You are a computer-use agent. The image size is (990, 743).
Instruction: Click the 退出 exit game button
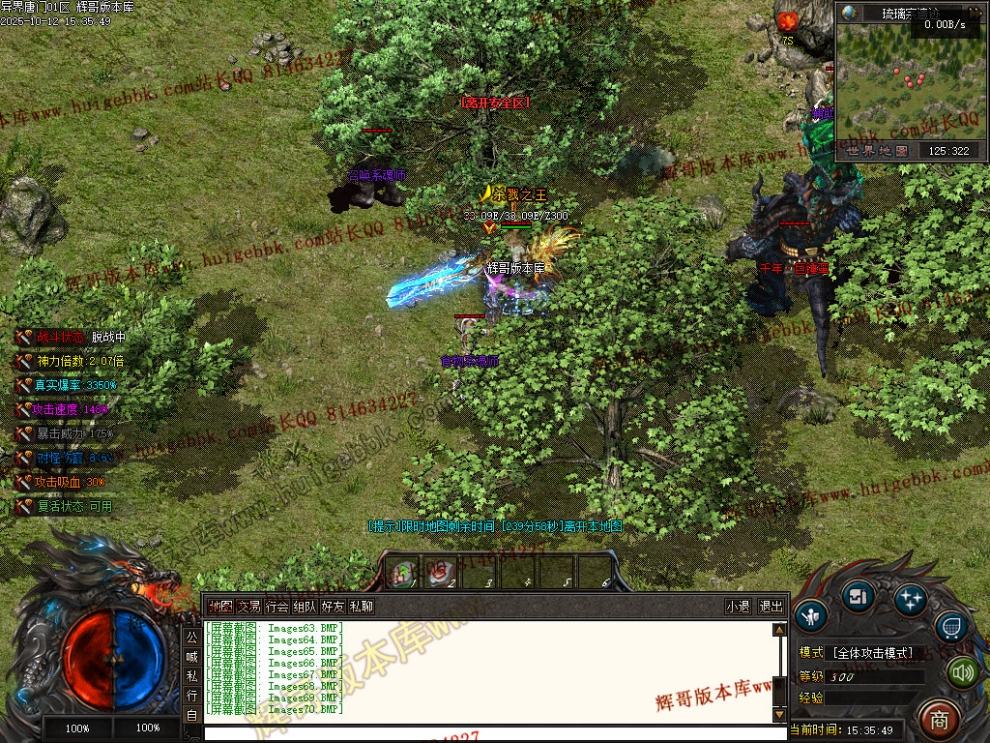coord(771,606)
